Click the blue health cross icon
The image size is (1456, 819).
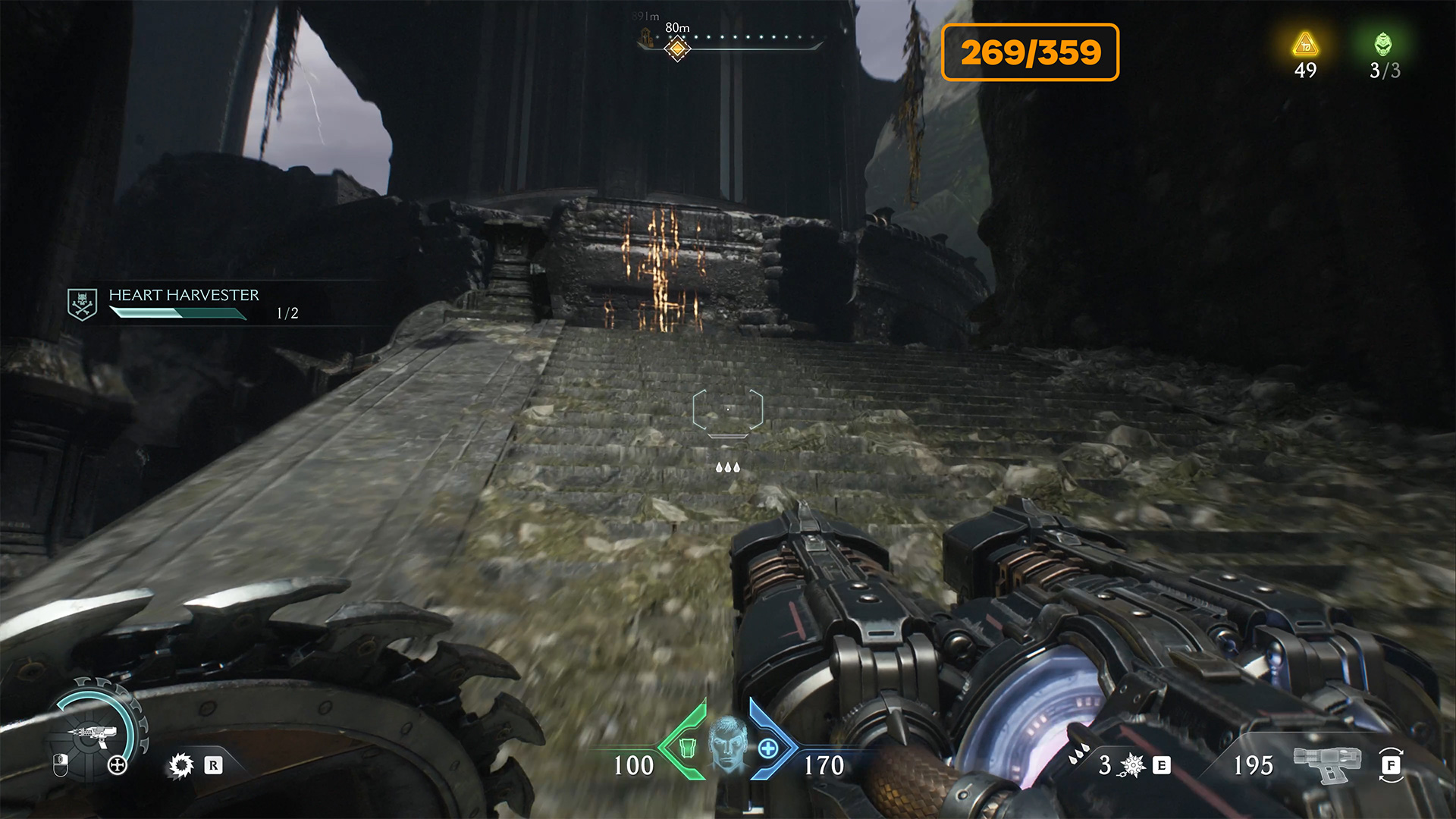[768, 748]
